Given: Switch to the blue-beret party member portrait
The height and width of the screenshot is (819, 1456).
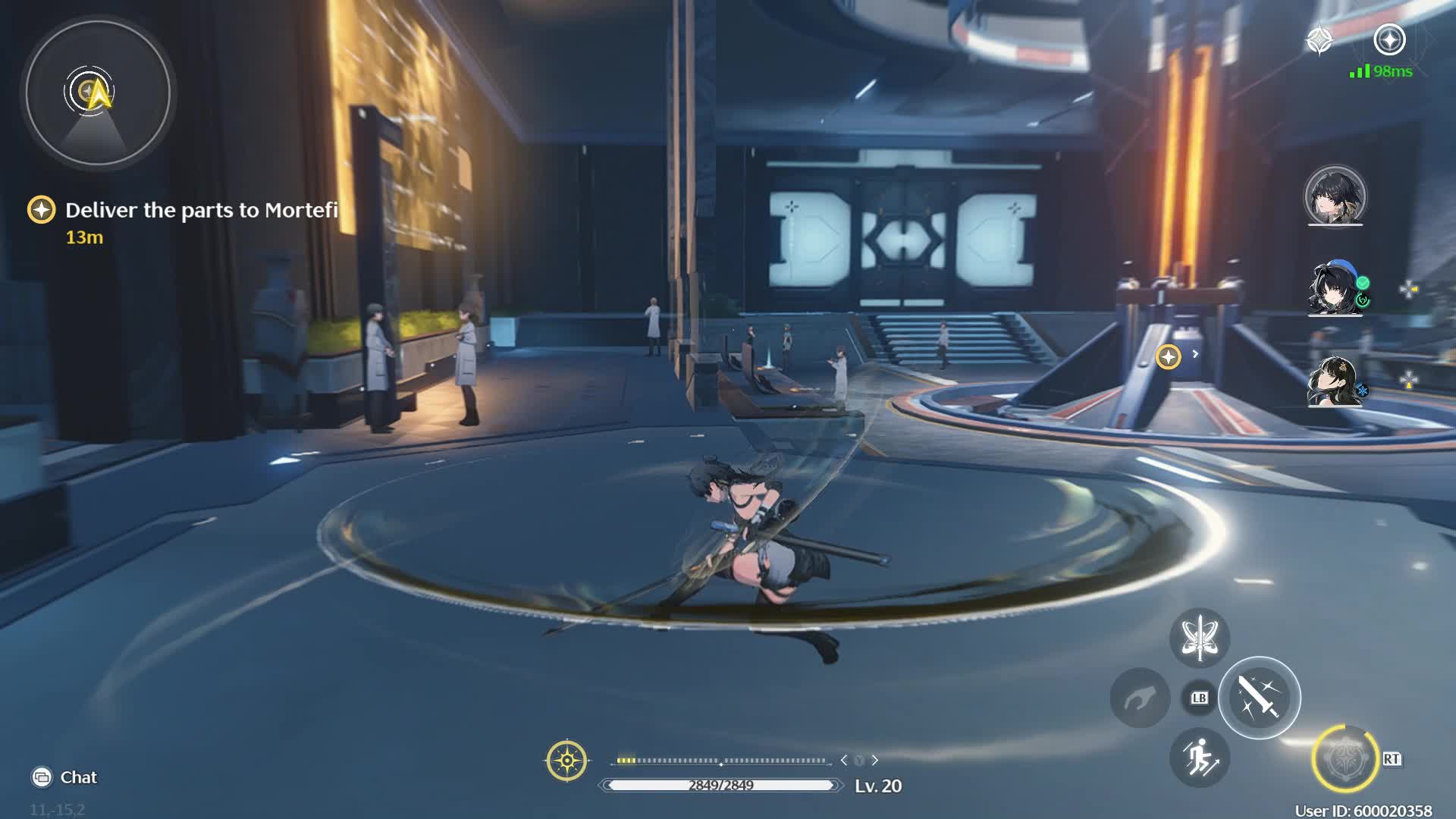Looking at the screenshot, I should [x=1335, y=289].
